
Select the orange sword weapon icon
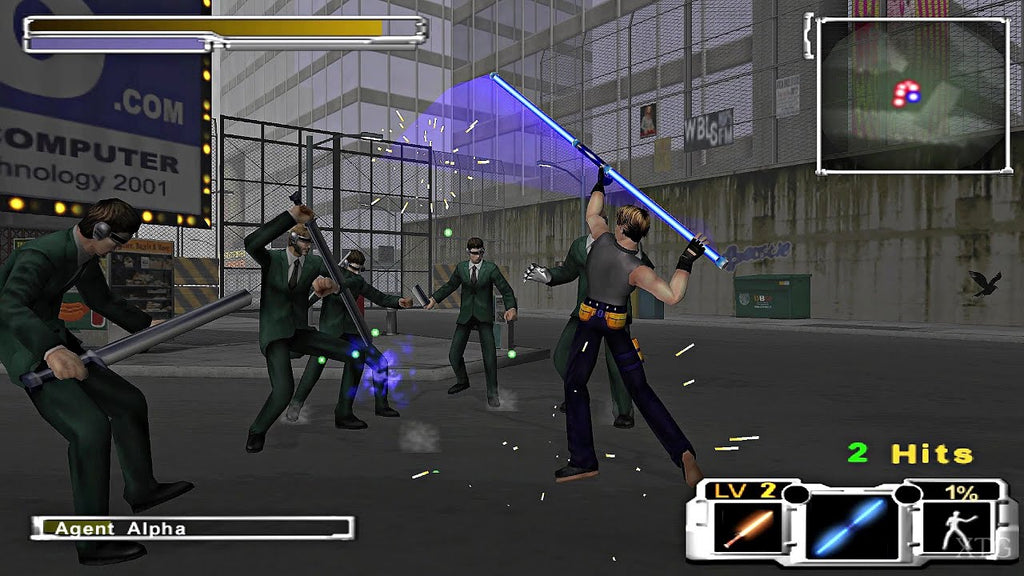[746, 527]
